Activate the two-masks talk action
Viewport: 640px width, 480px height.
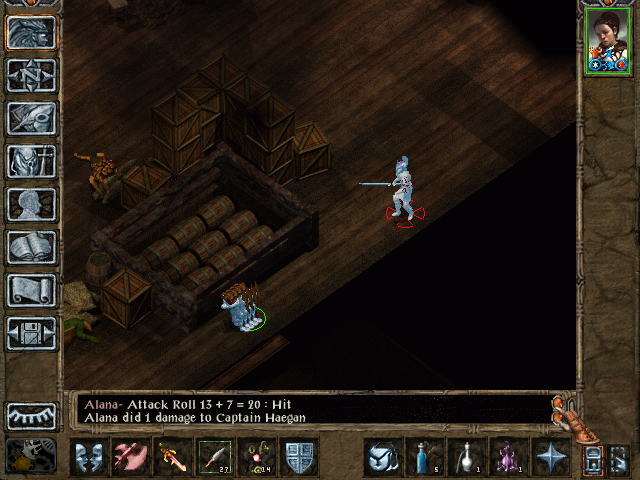click(88, 457)
